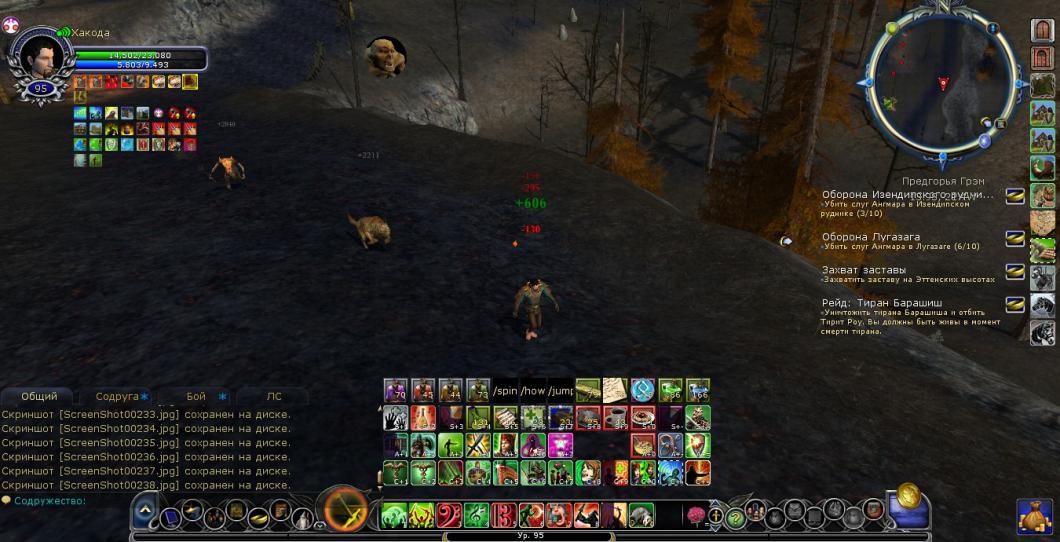The height and width of the screenshot is (542, 1060).
Task: Open the yellow question mark help button
Action: click(x=736, y=517)
